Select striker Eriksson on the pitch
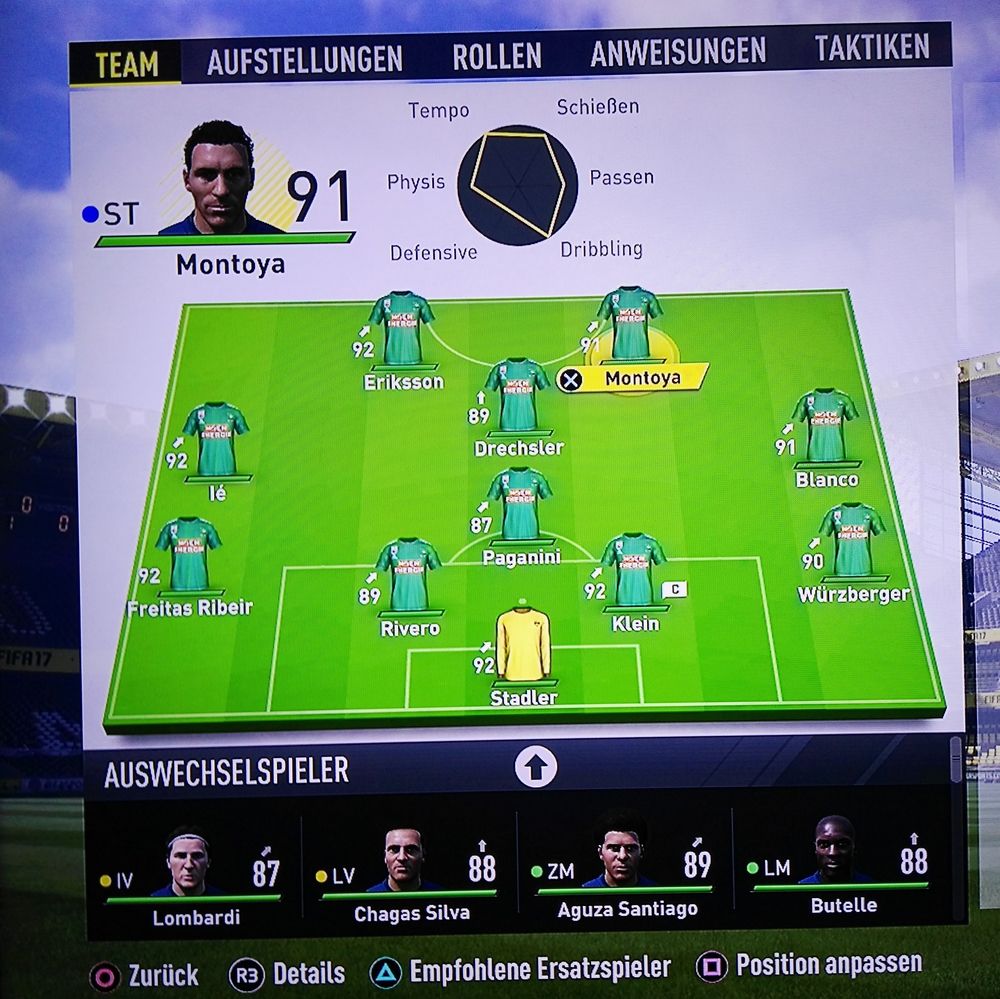This screenshot has height=999, width=1000. coord(401,330)
